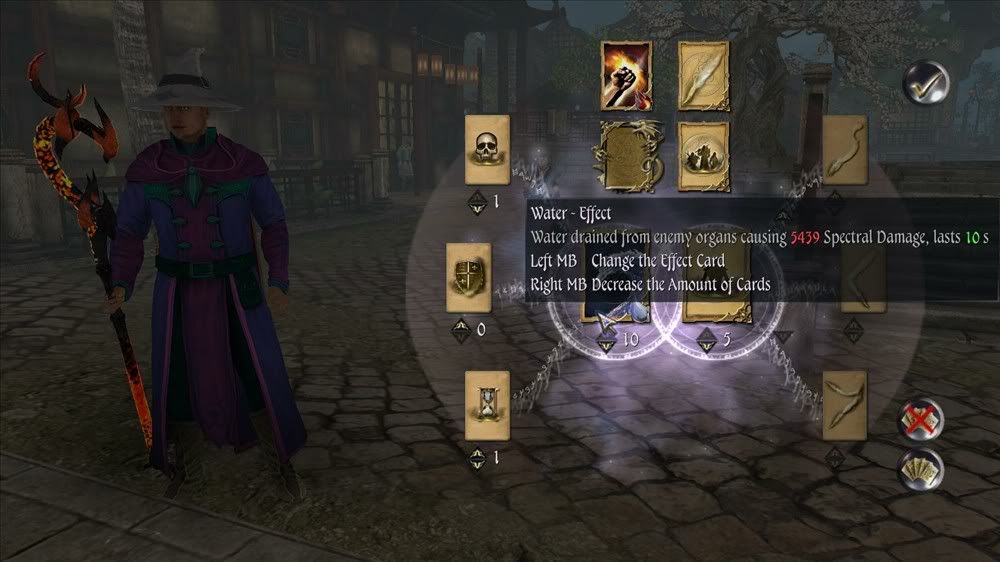Click the carrier card showing count 5
1000x562 pixels.
(x=713, y=312)
